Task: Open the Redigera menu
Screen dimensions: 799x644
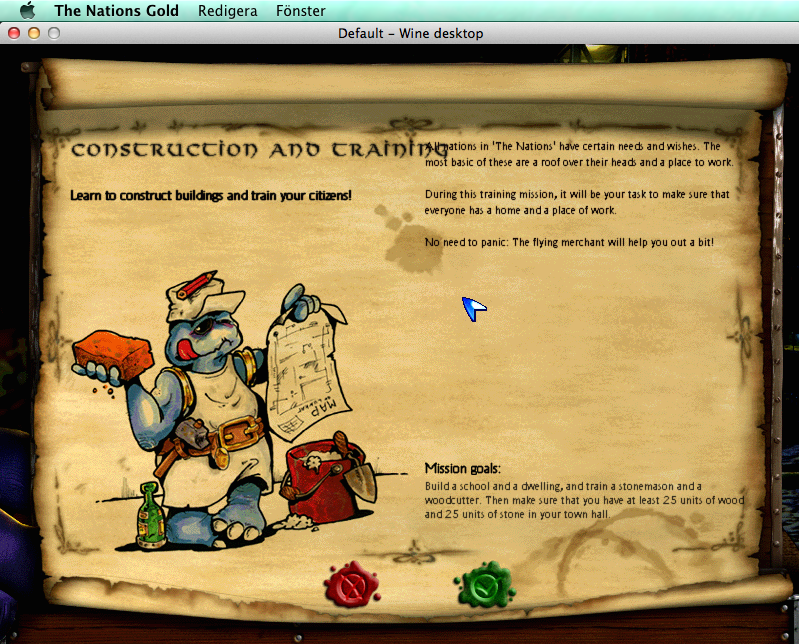Action: pyautogui.click(x=228, y=11)
